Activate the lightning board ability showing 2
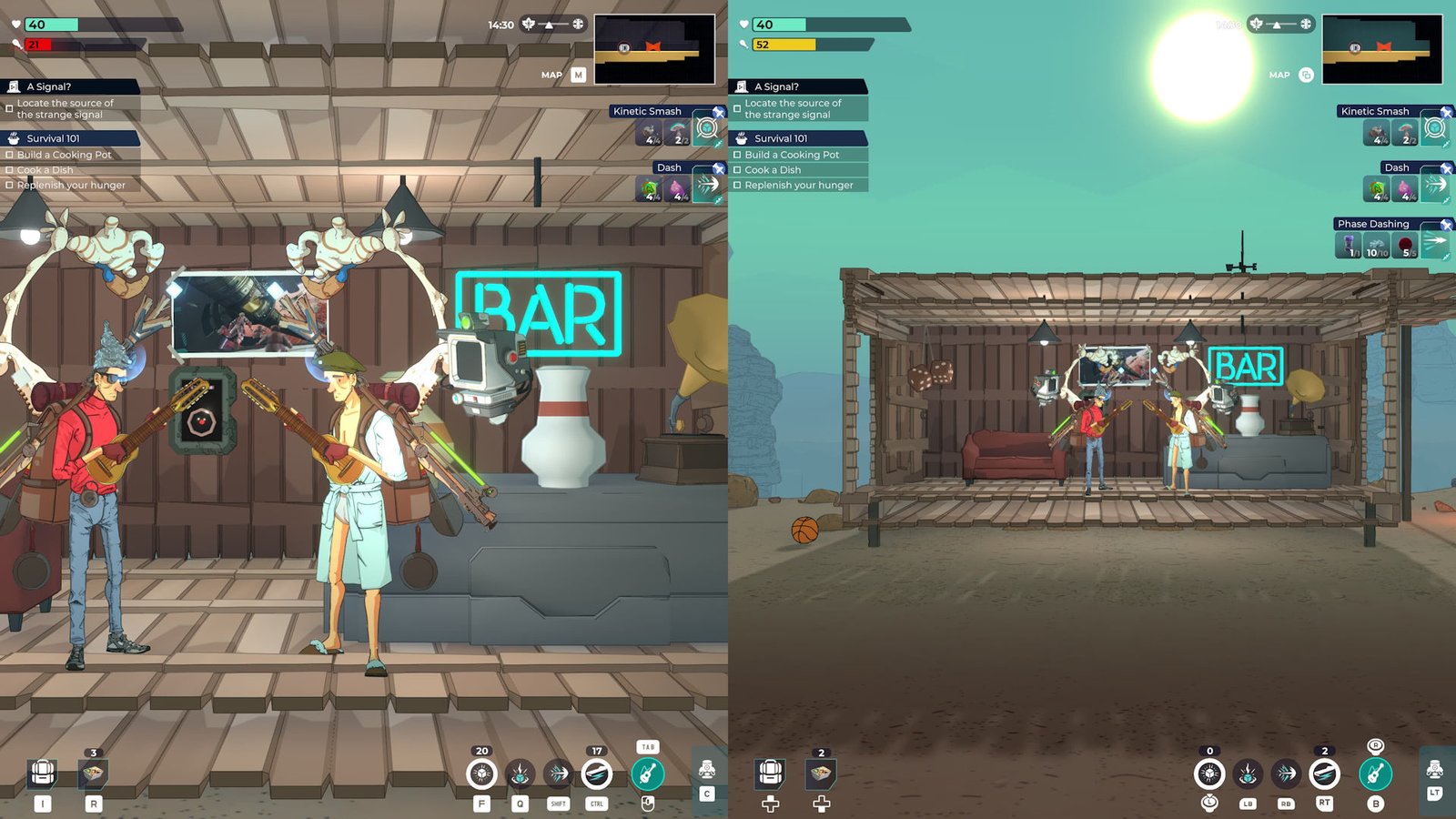 (x=1324, y=773)
